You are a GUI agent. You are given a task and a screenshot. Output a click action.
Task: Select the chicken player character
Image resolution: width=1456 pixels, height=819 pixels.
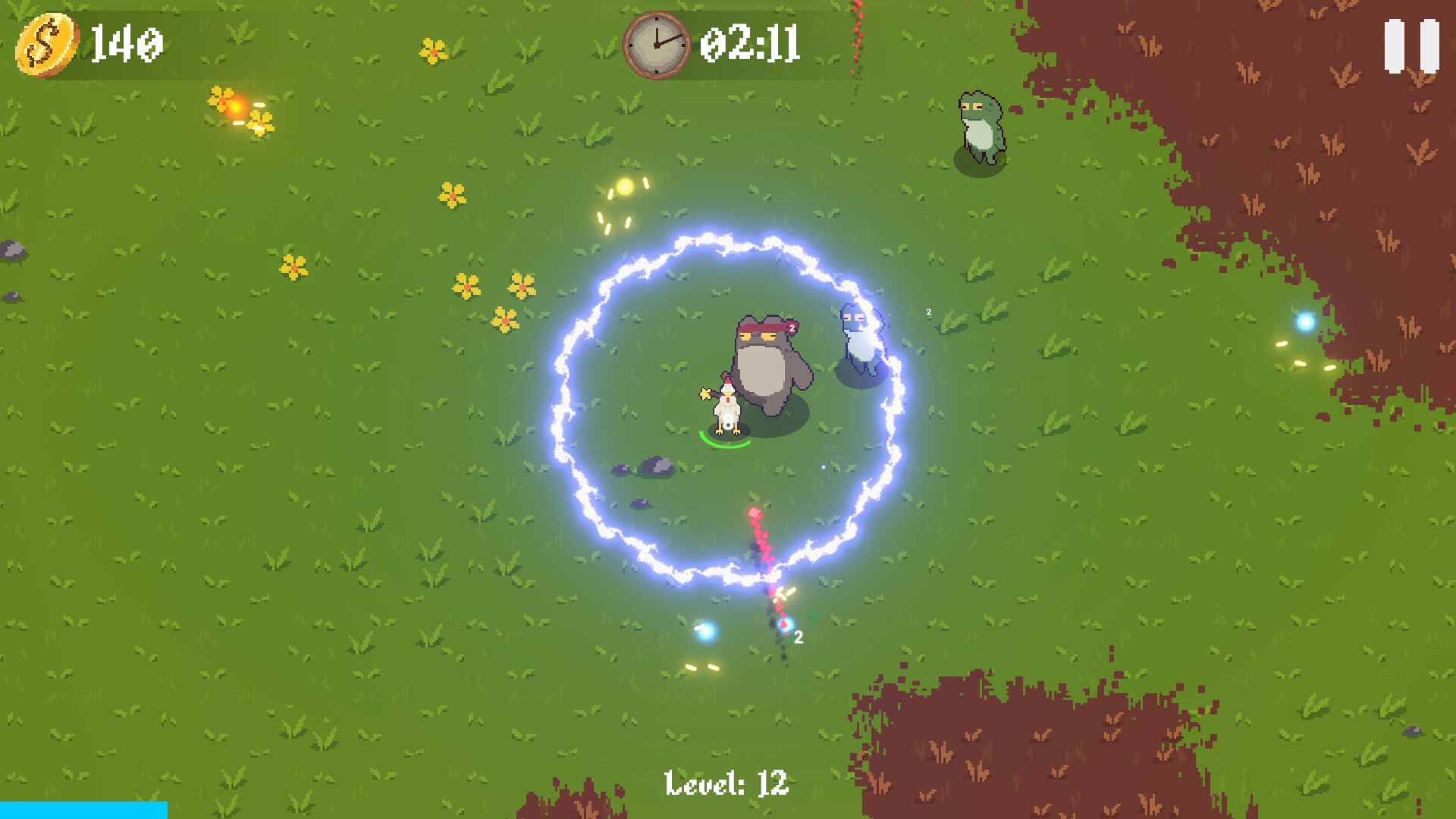728,408
